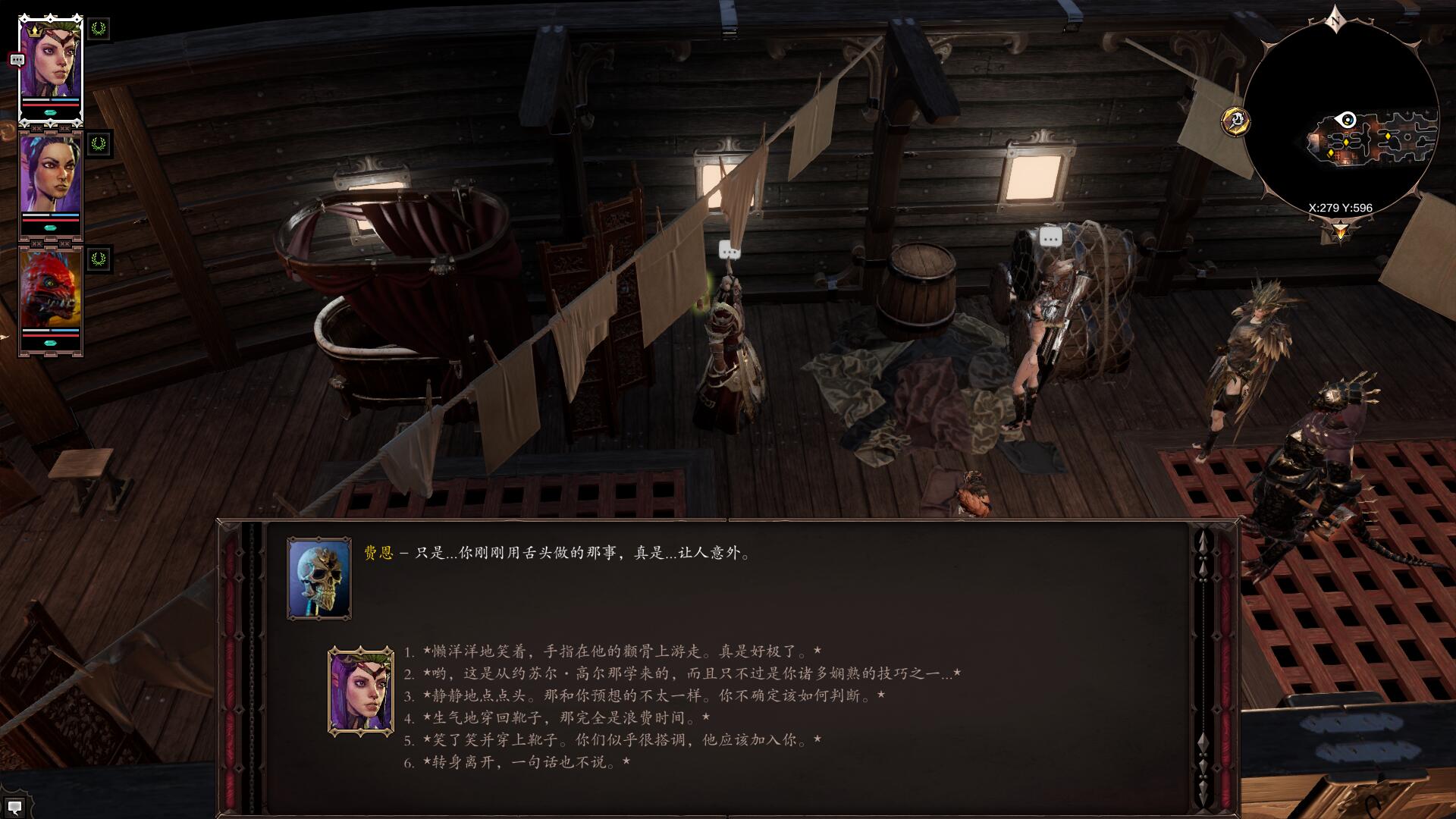
Task: Click the red health bar on the top portrait
Action: 51,106
